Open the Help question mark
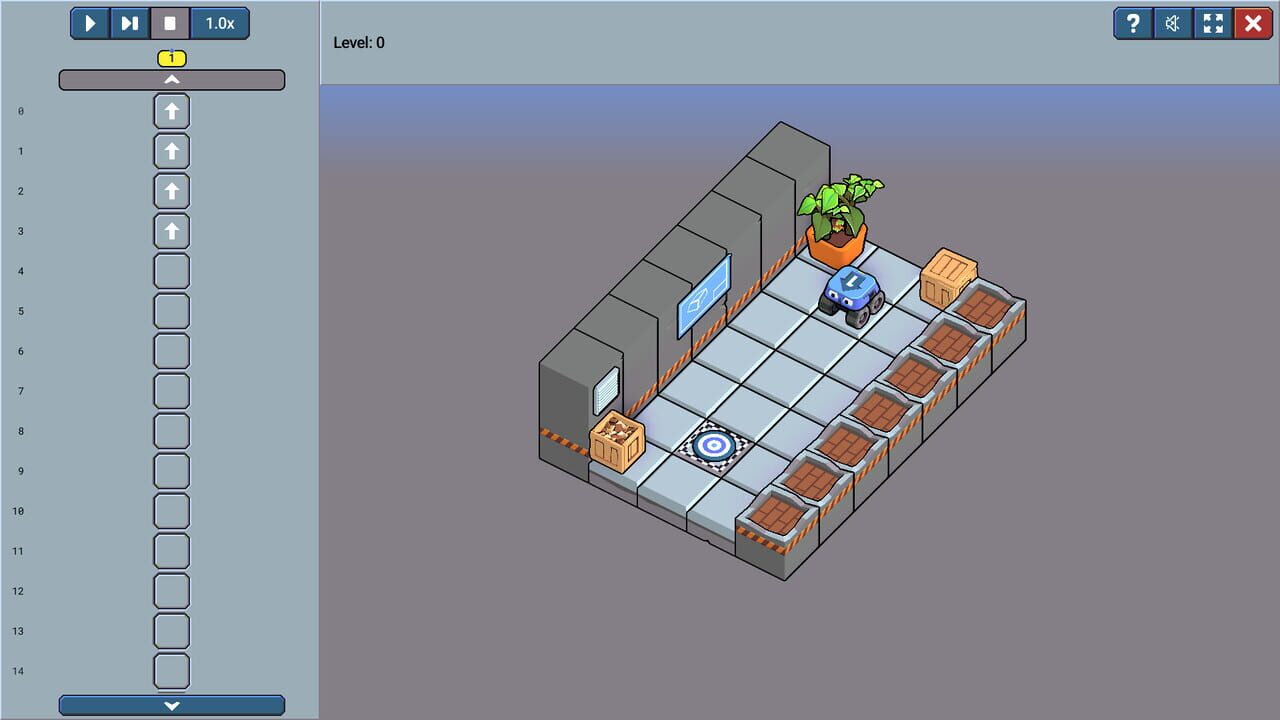The width and height of the screenshot is (1280, 720). point(1132,23)
